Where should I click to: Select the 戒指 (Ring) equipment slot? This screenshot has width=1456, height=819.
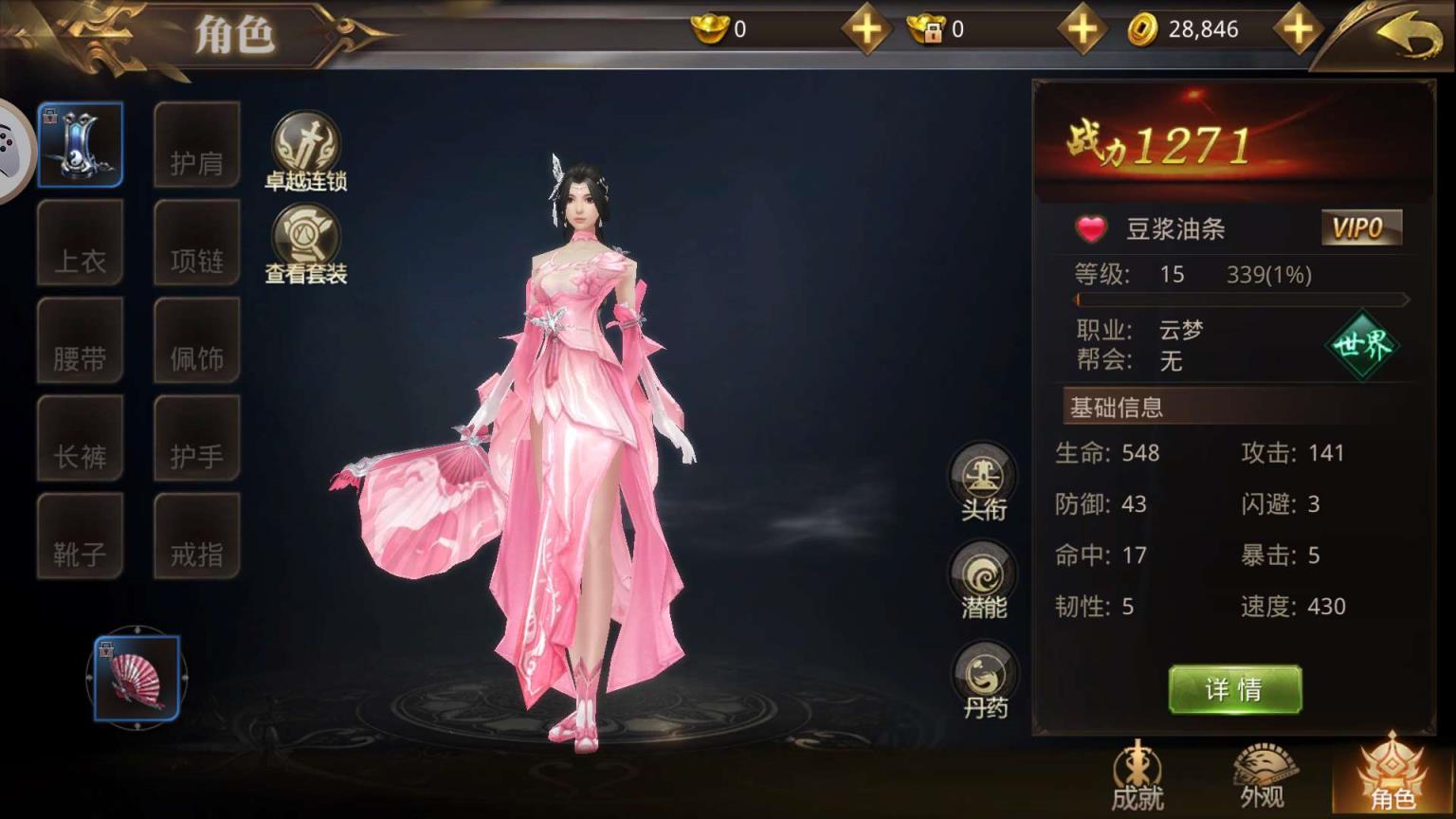pyautogui.click(x=196, y=537)
